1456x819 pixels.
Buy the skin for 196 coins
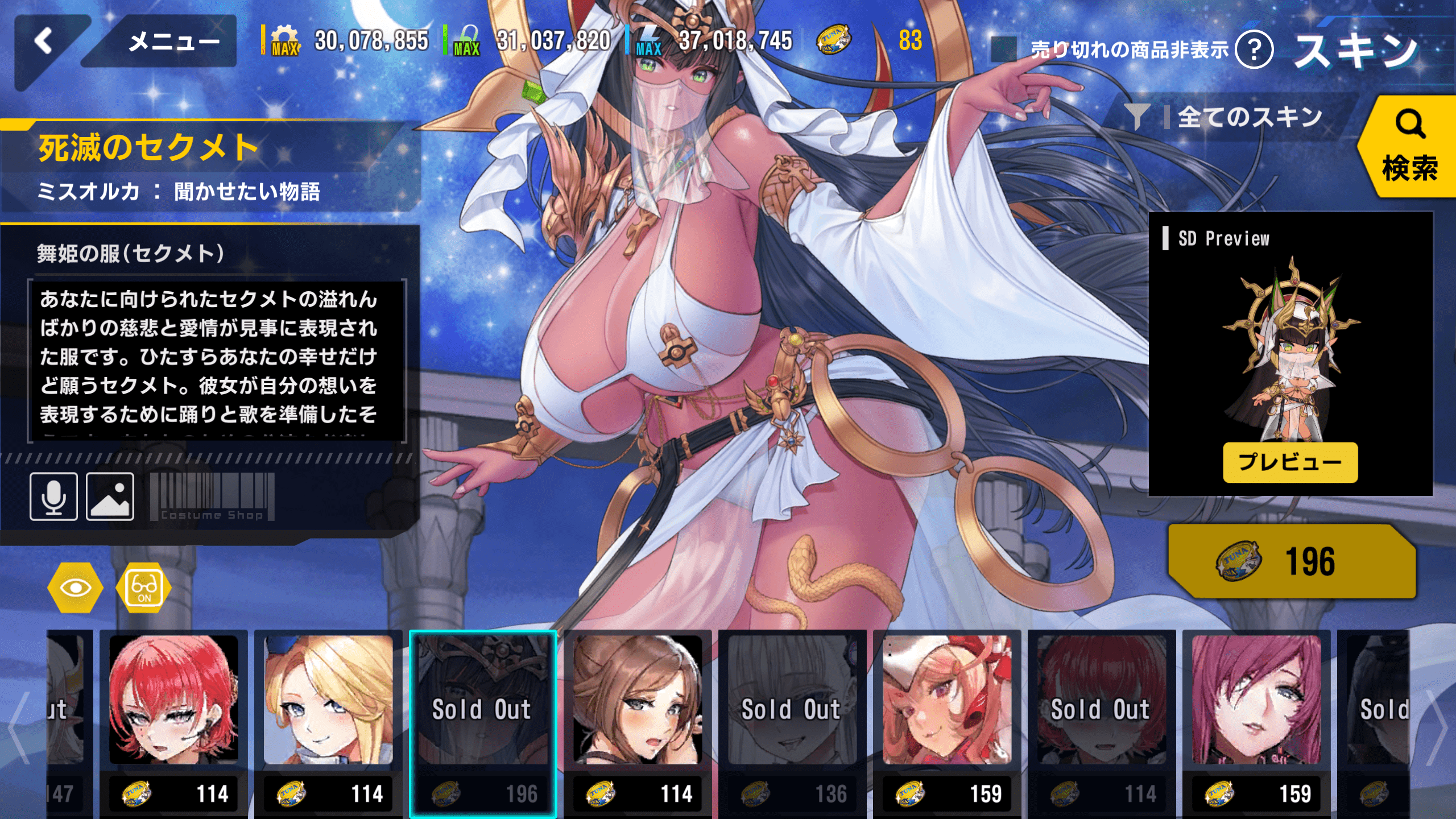(x=1291, y=561)
